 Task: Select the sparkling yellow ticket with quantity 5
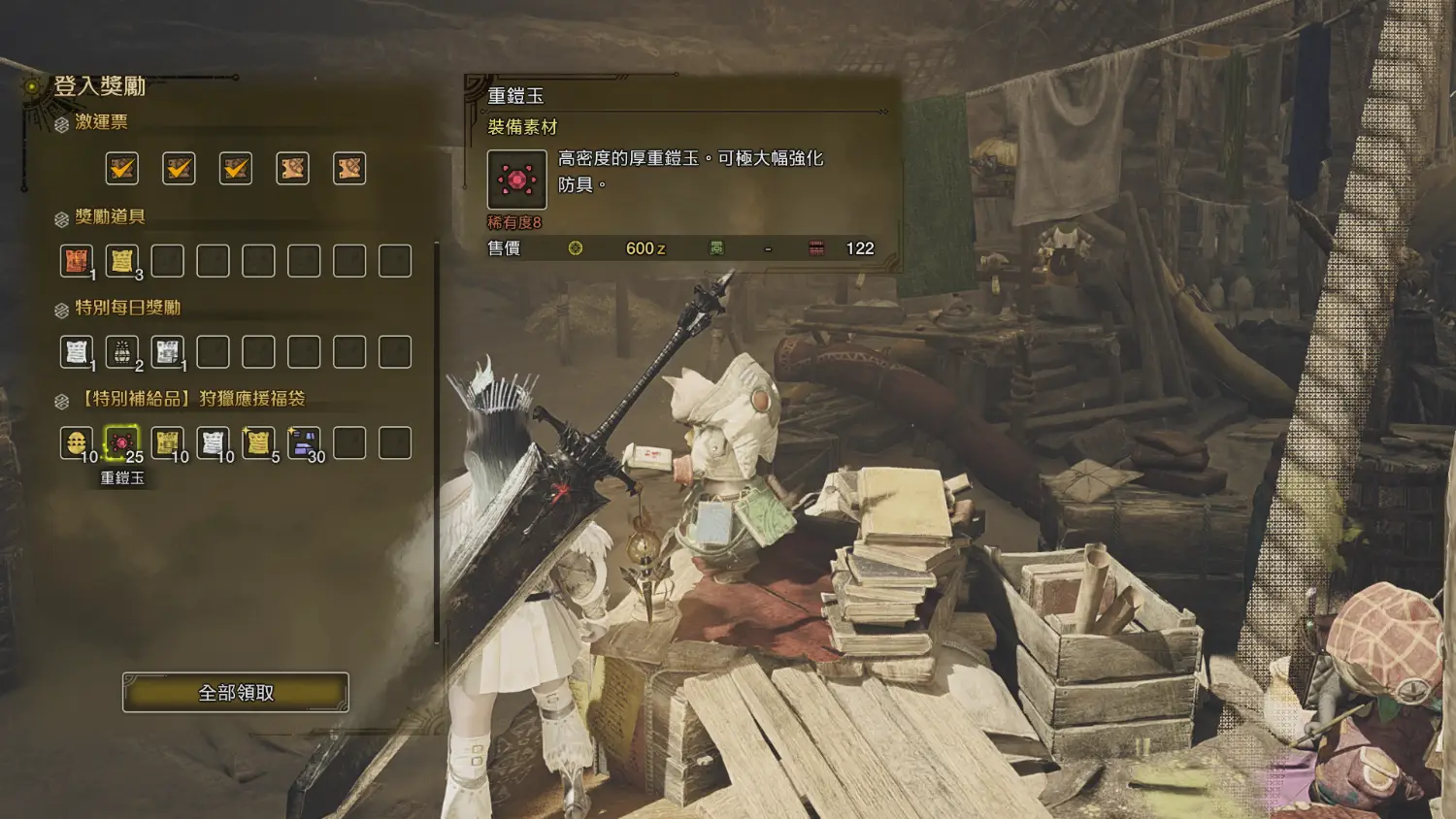click(x=258, y=442)
